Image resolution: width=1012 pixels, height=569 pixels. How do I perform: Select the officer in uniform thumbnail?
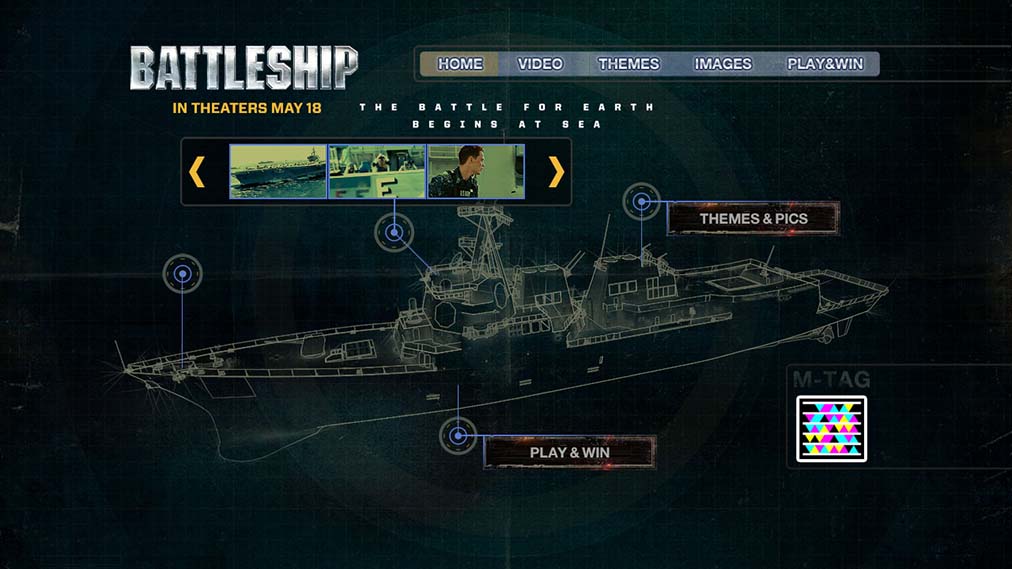pos(476,172)
